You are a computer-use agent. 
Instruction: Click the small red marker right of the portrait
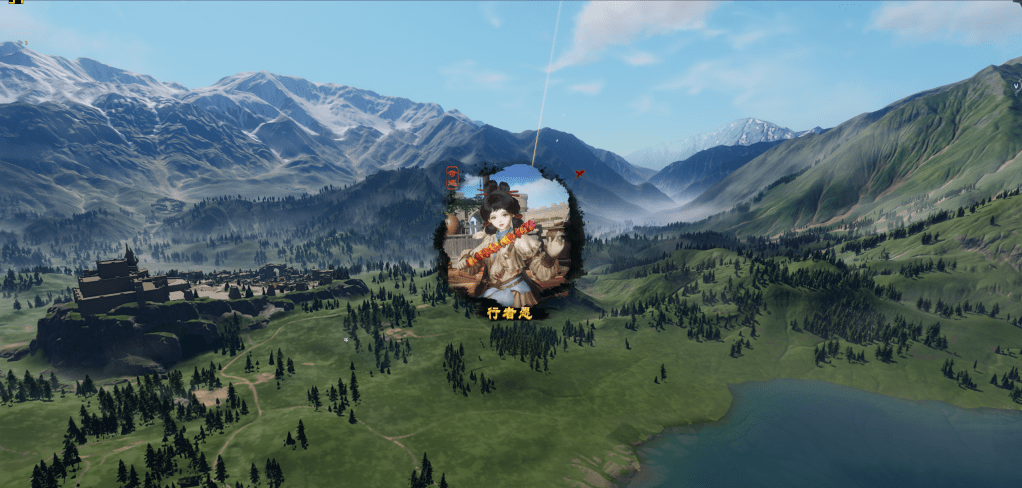click(579, 174)
